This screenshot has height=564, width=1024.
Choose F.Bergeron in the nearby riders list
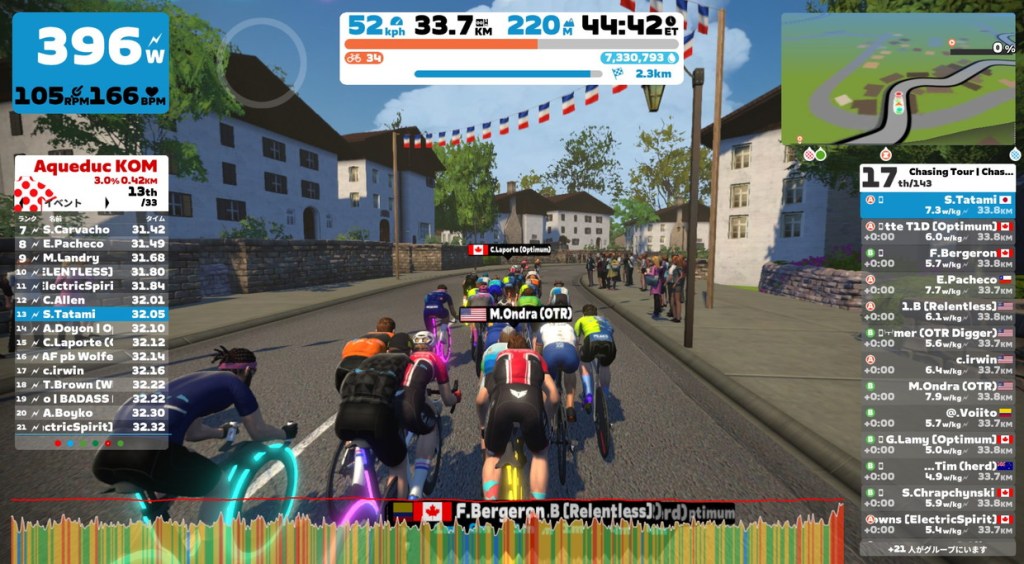click(x=938, y=258)
